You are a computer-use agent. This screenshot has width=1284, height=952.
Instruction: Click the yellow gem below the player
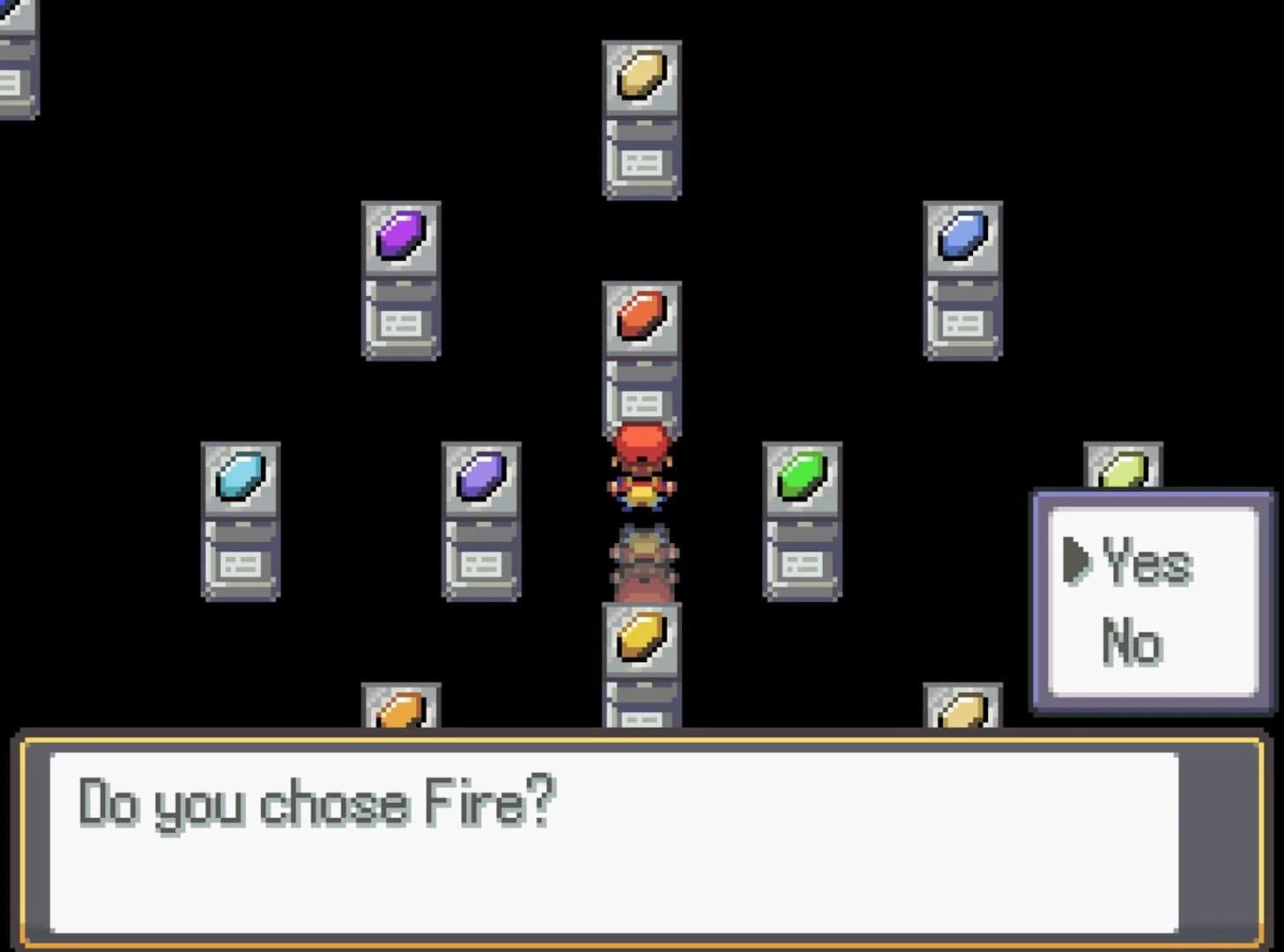tap(641, 636)
